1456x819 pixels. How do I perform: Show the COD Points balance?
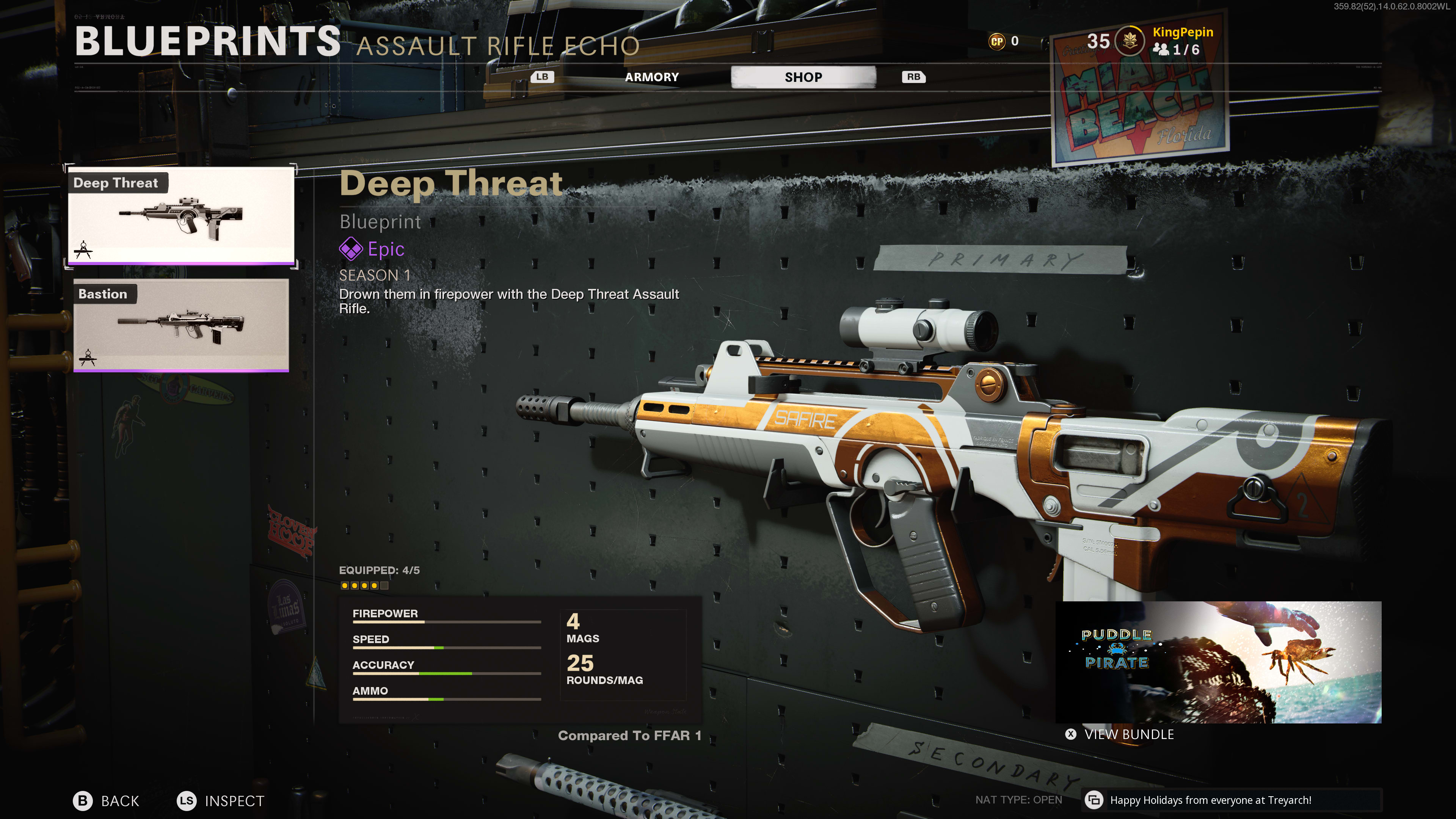click(1004, 41)
